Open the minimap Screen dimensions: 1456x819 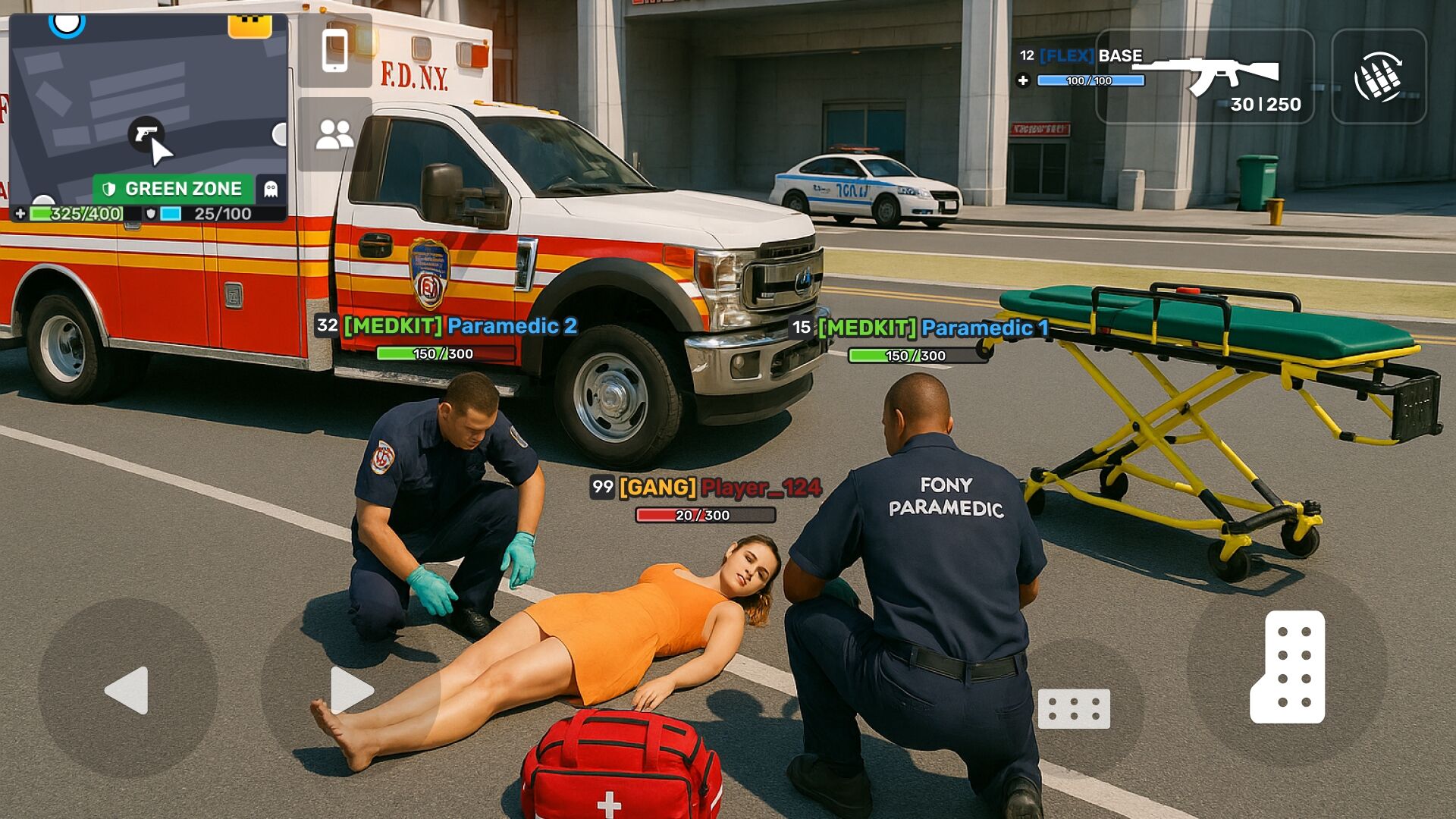pyautogui.click(x=148, y=99)
